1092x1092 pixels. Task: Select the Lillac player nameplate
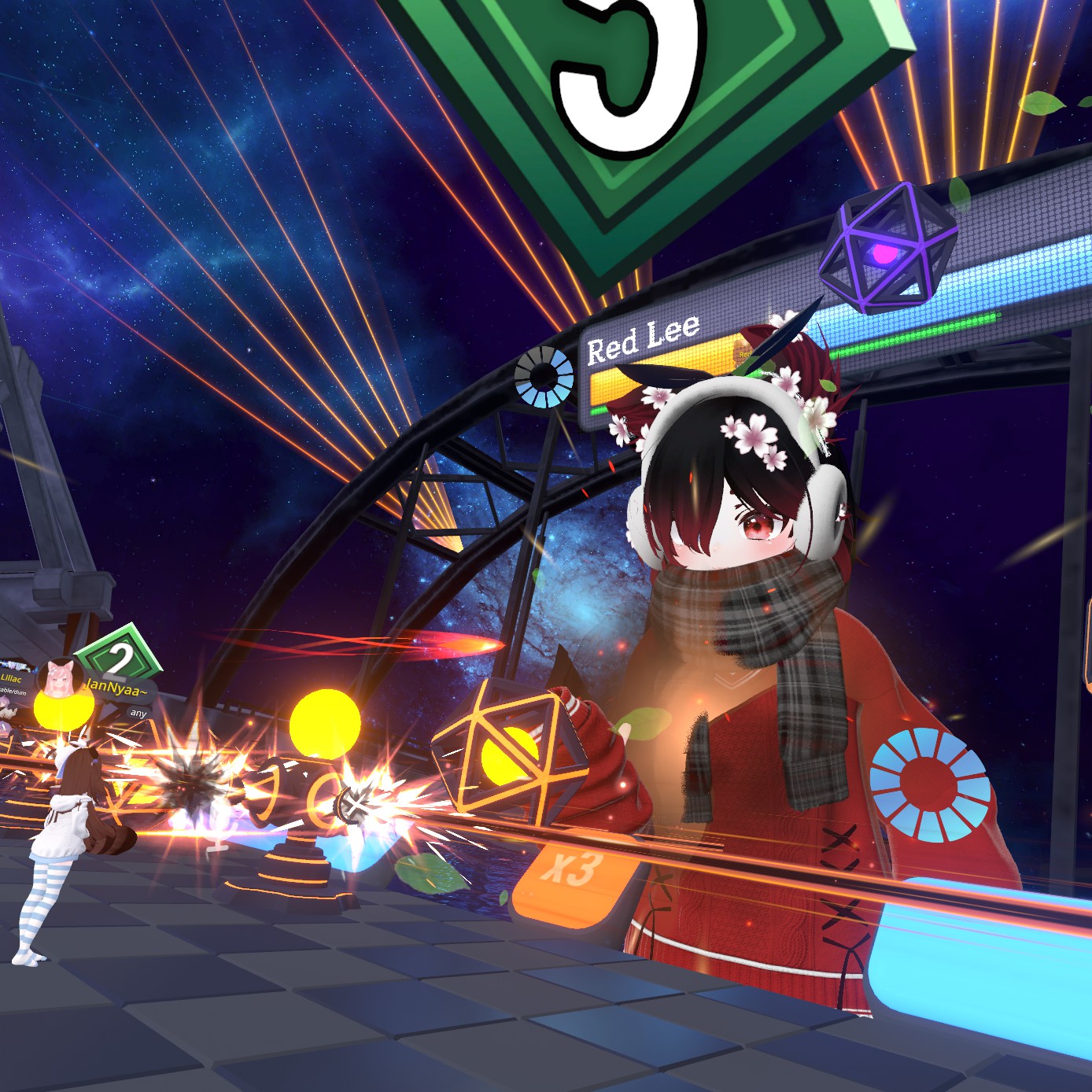click(x=13, y=677)
